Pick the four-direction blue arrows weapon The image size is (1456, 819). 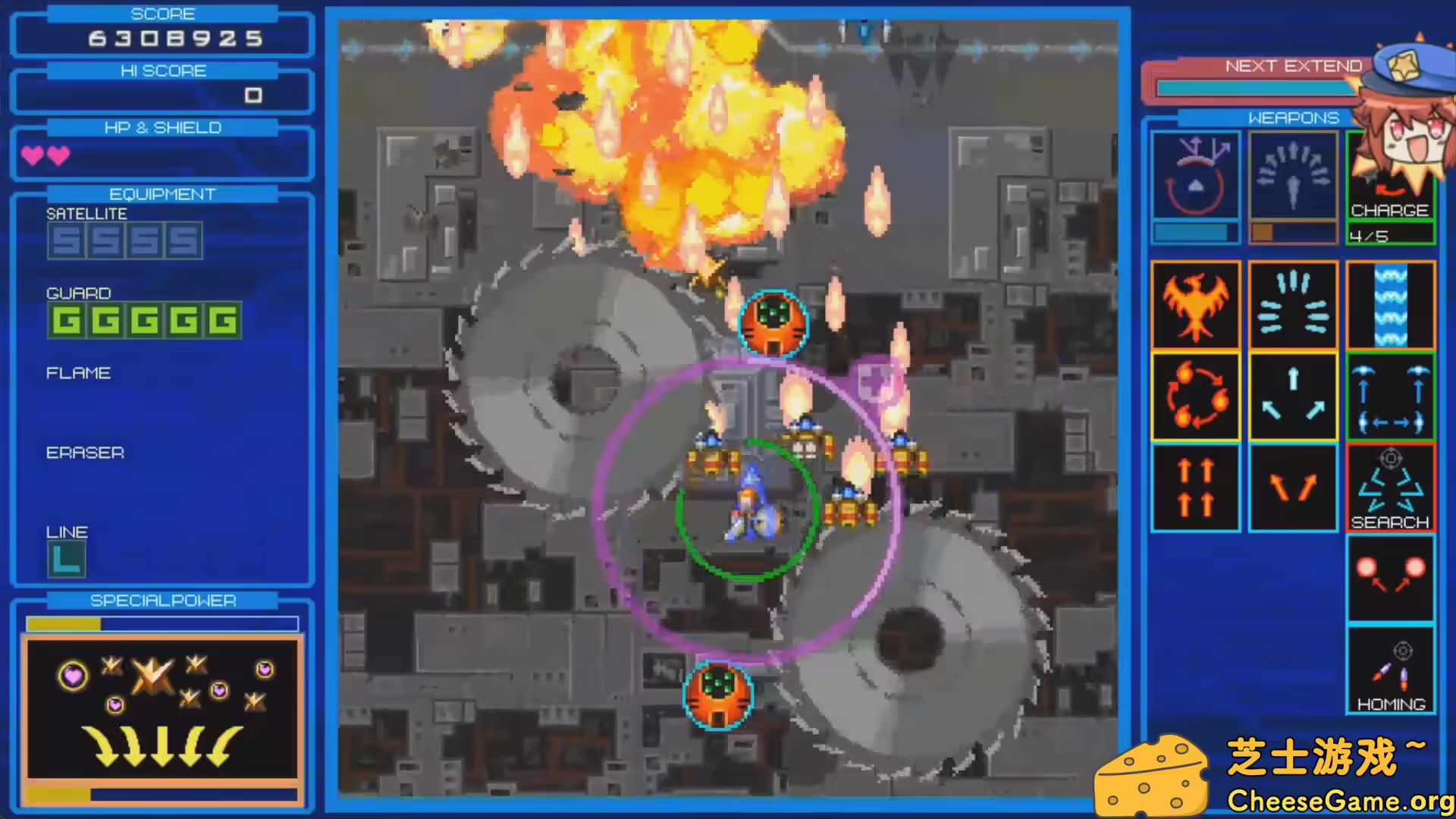point(1390,396)
